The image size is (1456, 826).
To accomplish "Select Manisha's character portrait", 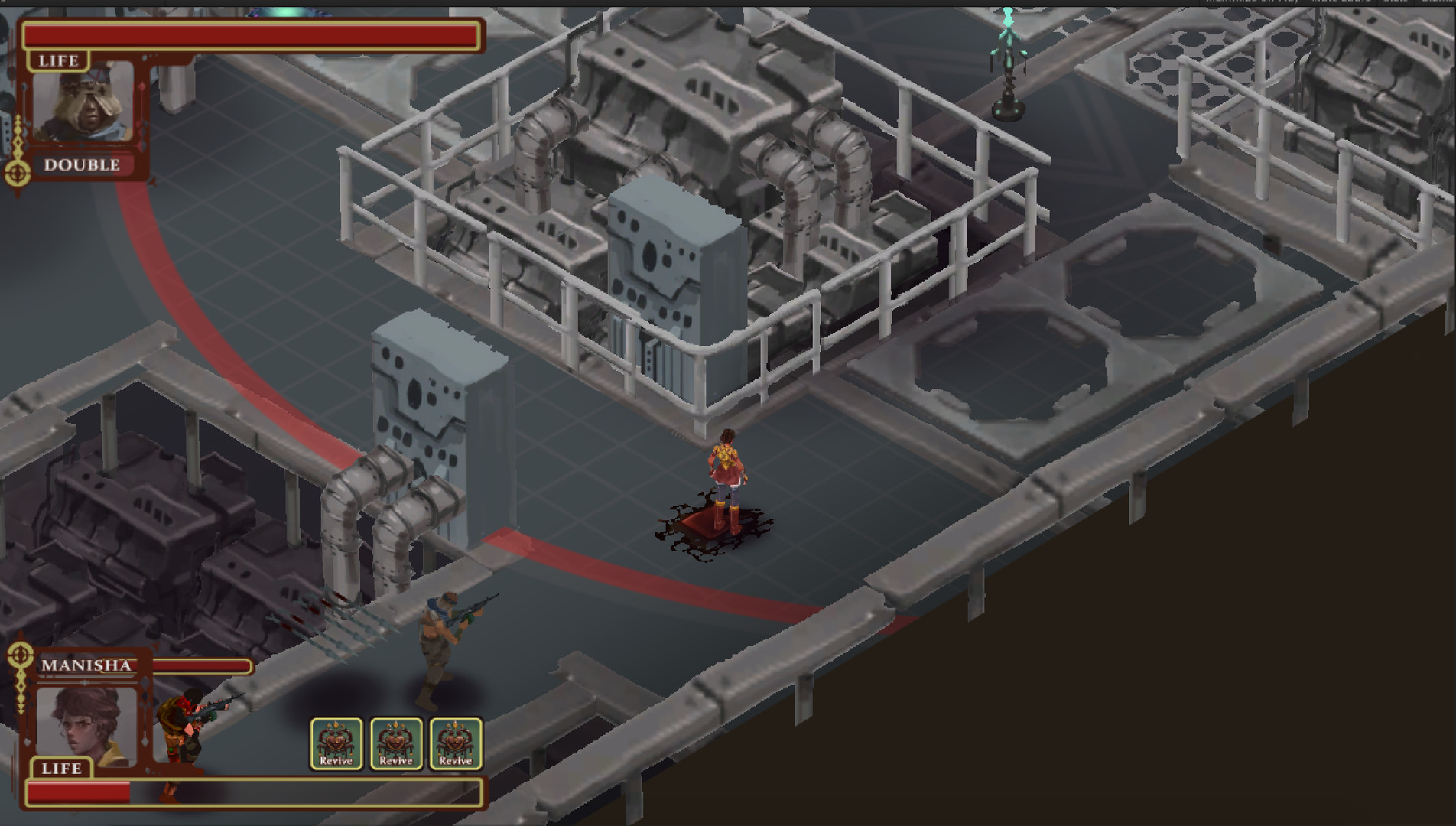I will pos(86,723).
